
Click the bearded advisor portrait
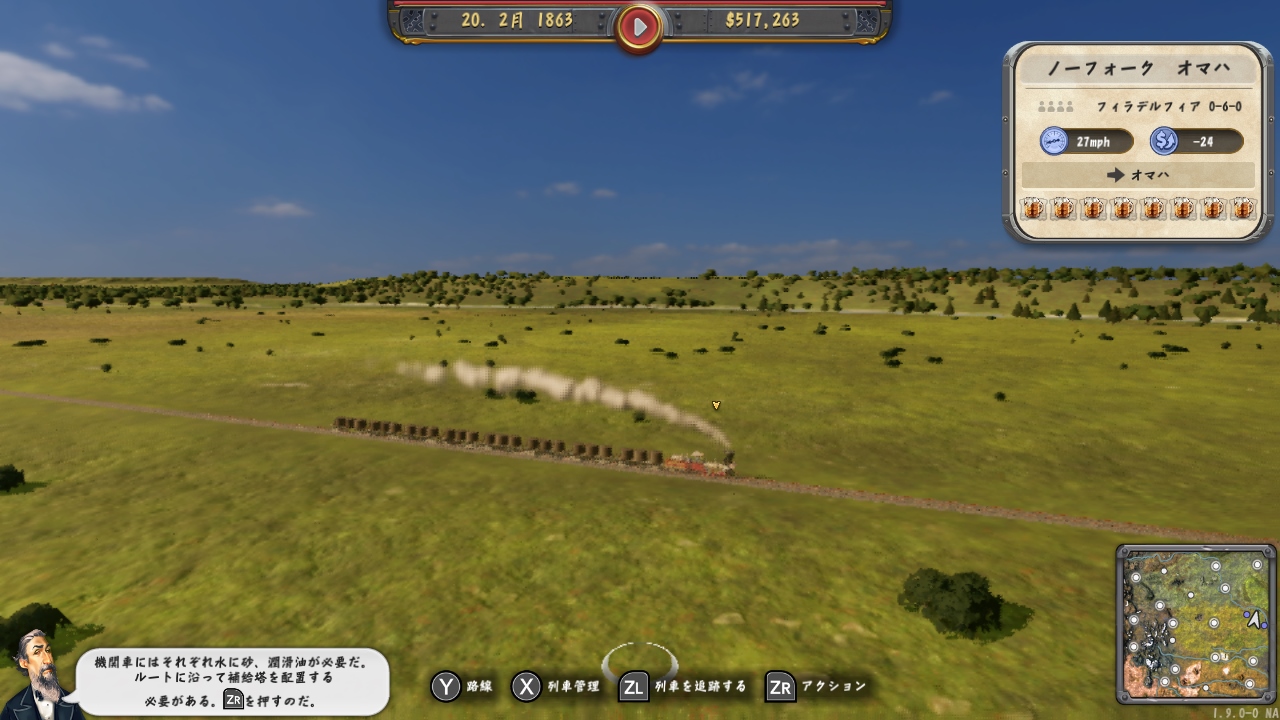[38, 674]
